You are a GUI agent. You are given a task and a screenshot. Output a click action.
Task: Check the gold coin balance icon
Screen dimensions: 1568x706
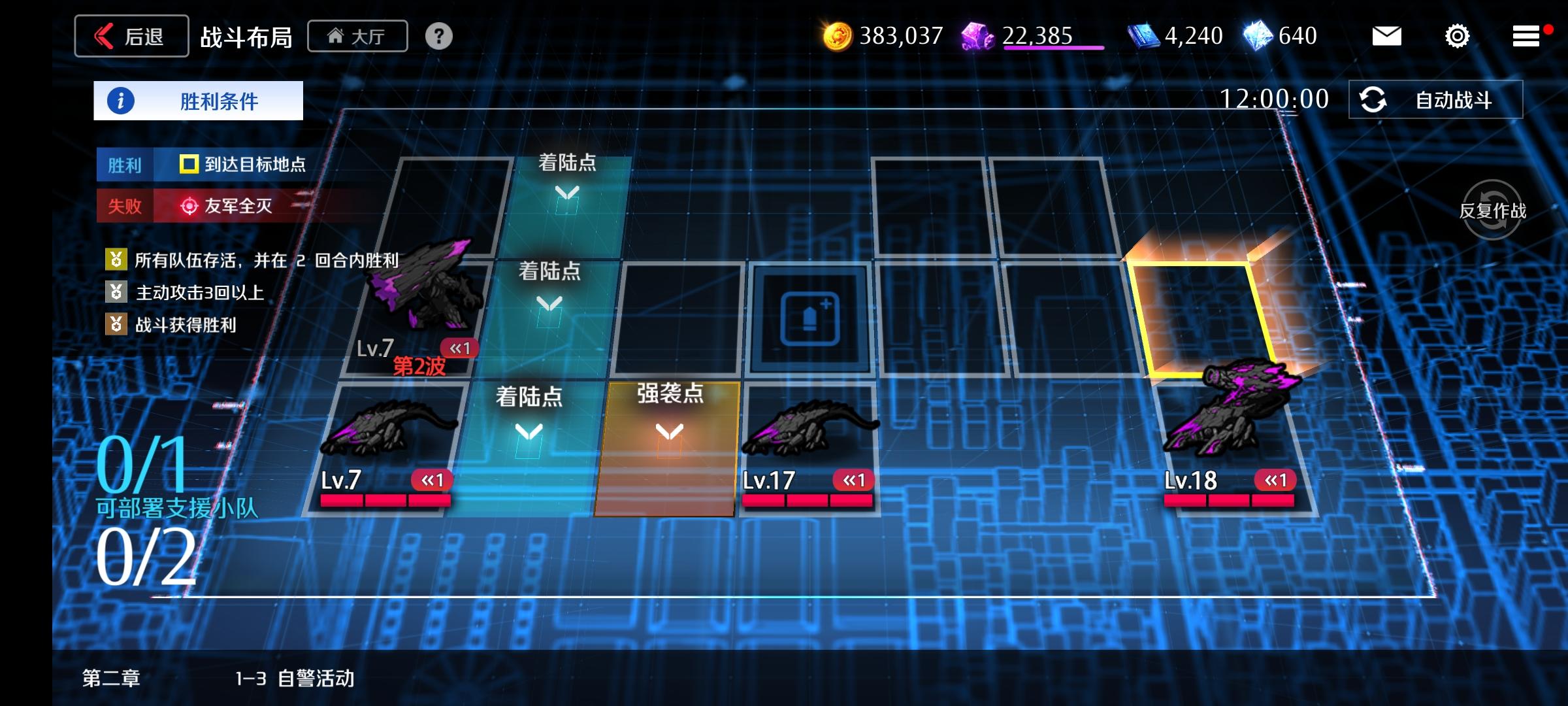838,36
